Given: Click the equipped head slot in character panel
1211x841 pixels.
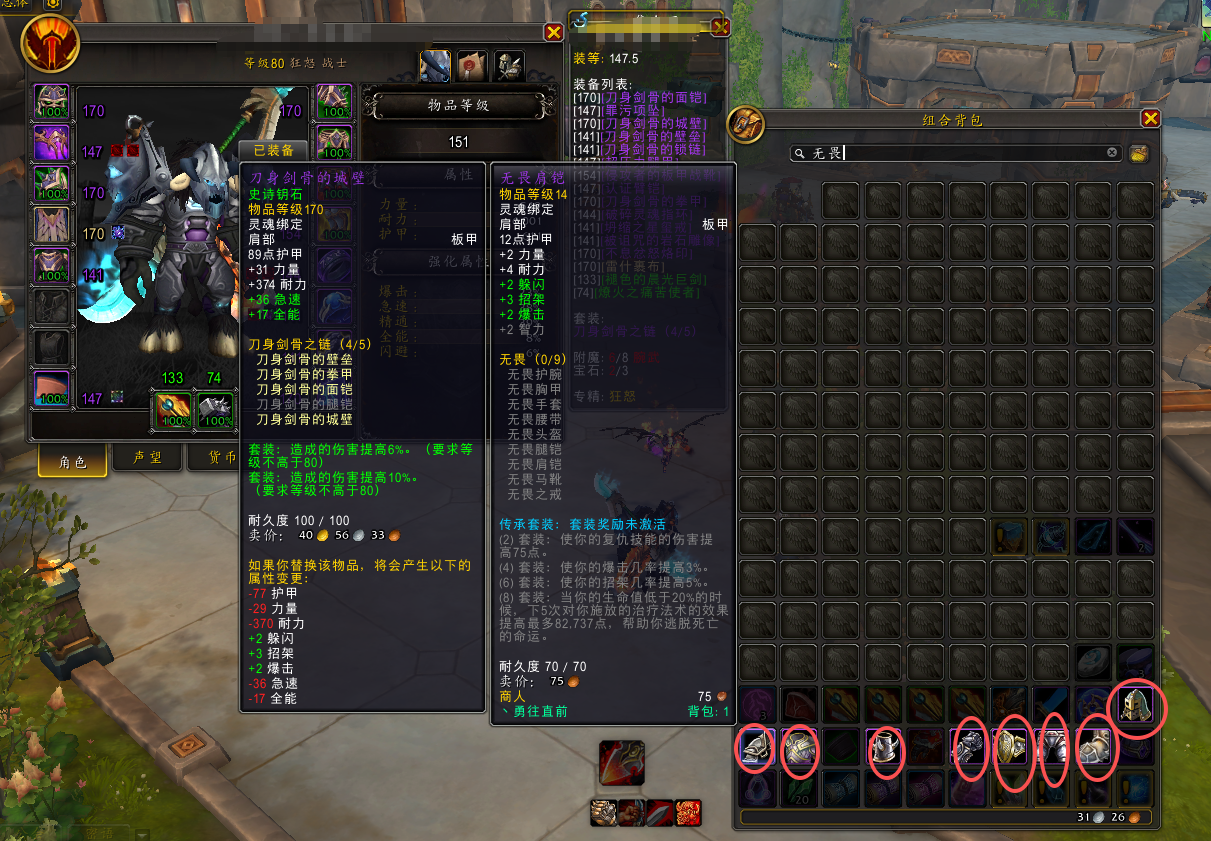Looking at the screenshot, I should coord(52,101).
